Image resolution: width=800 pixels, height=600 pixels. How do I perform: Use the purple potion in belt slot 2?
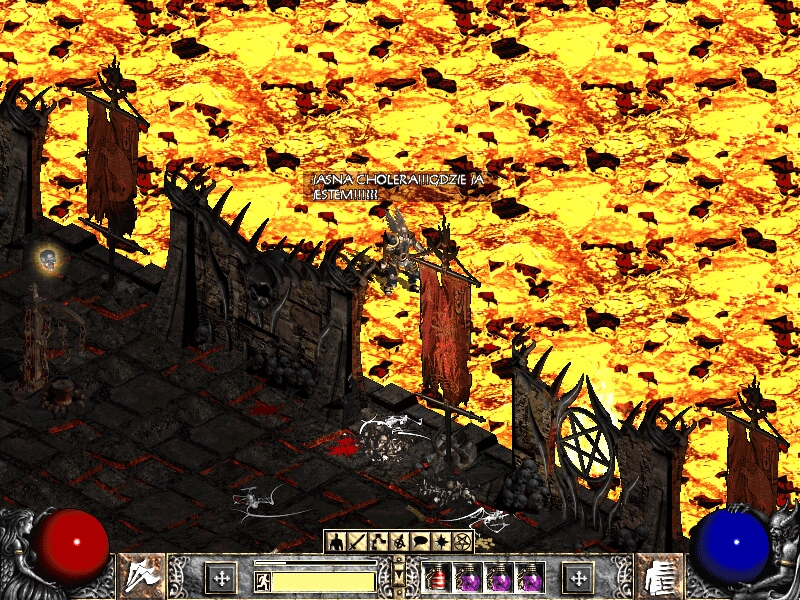(x=468, y=577)
